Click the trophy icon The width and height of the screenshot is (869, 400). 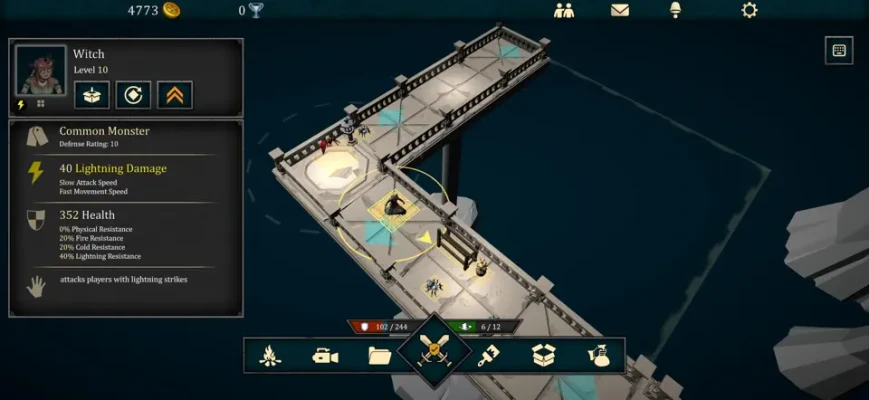[x=256, y=10]
